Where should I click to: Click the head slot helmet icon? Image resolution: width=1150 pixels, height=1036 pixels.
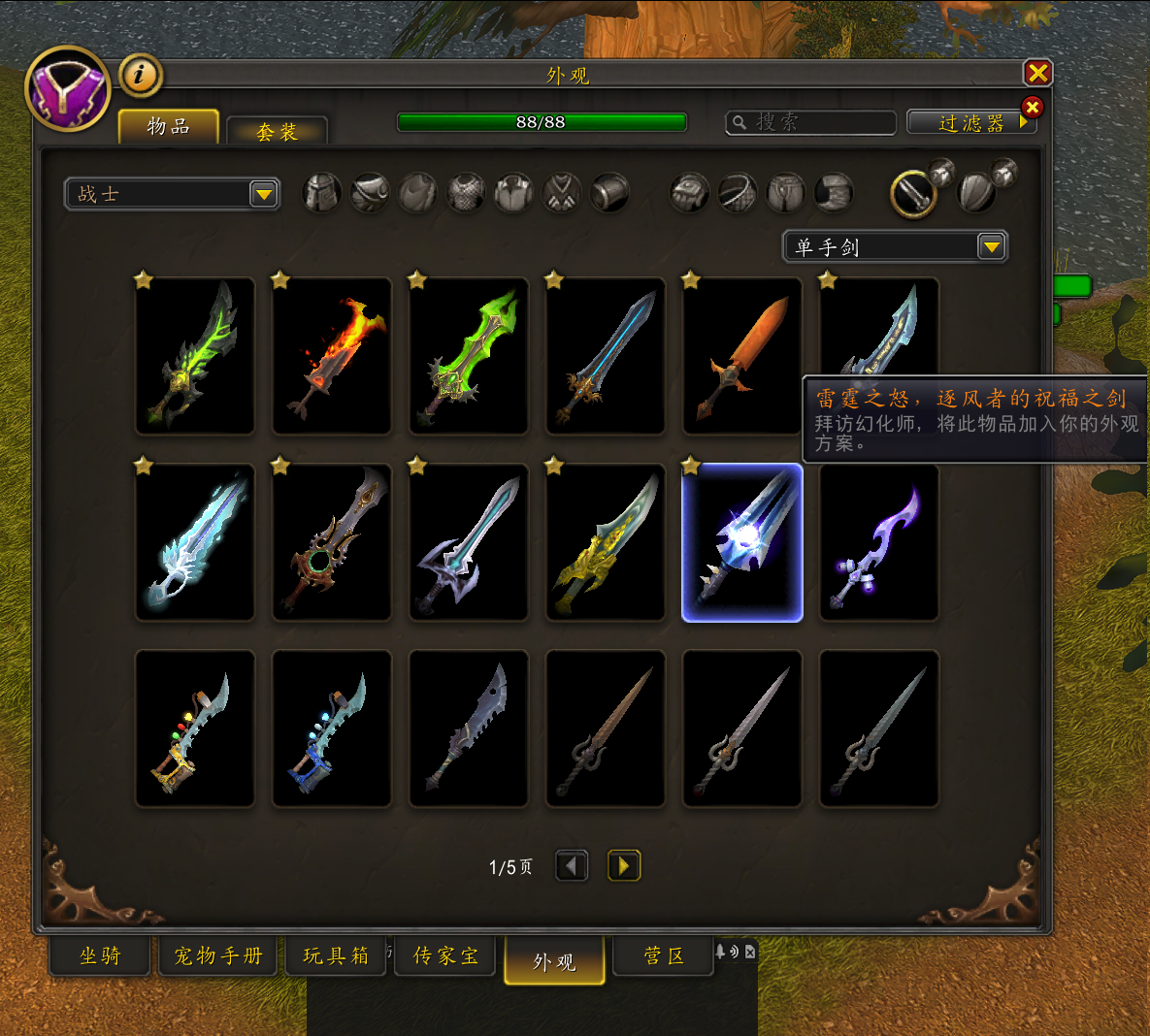point(322,193)
